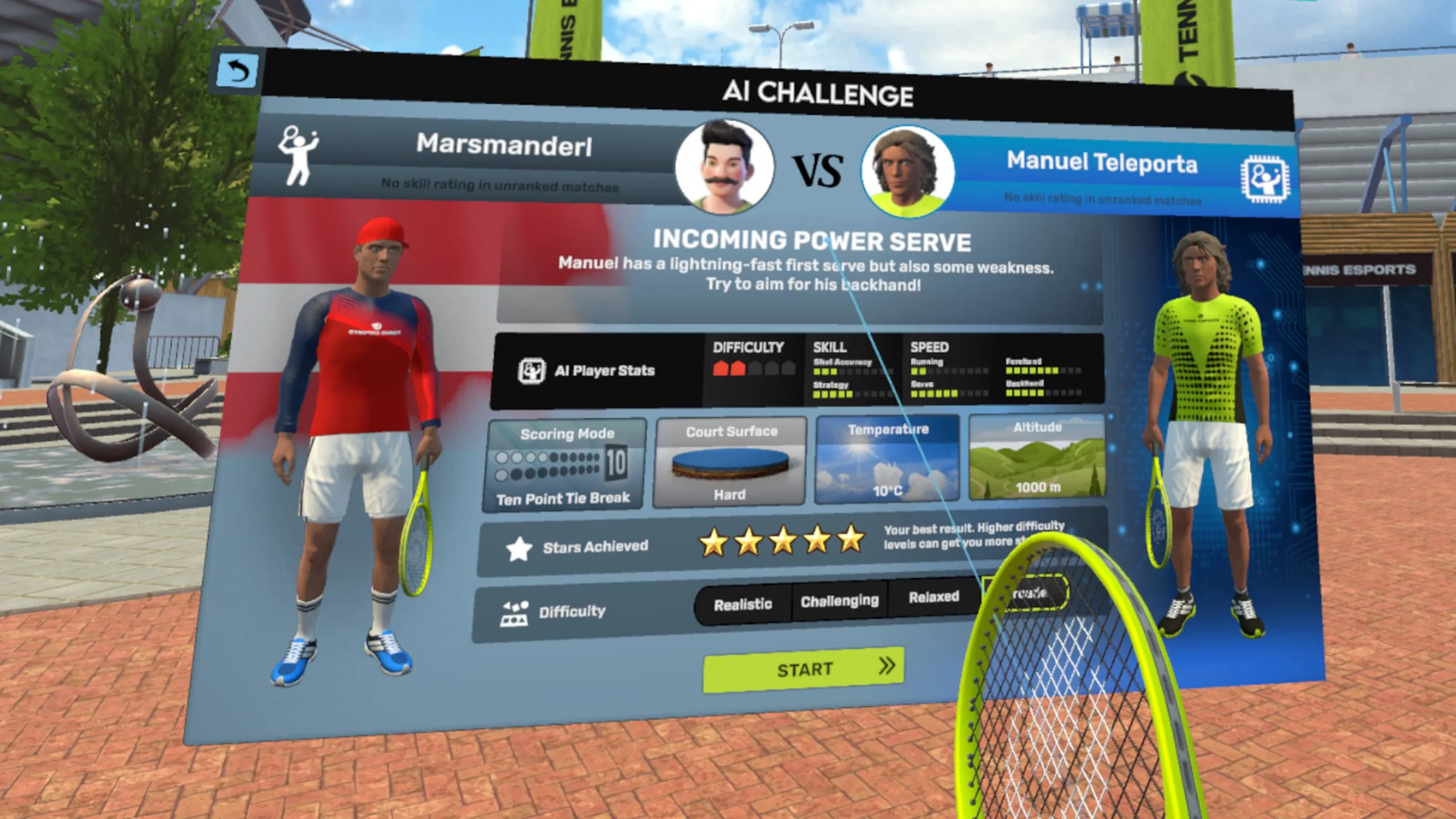Adjust the Altitude setting tile
The height and width of the screenshot is (819, 1456).
(x=1037, y=457)
